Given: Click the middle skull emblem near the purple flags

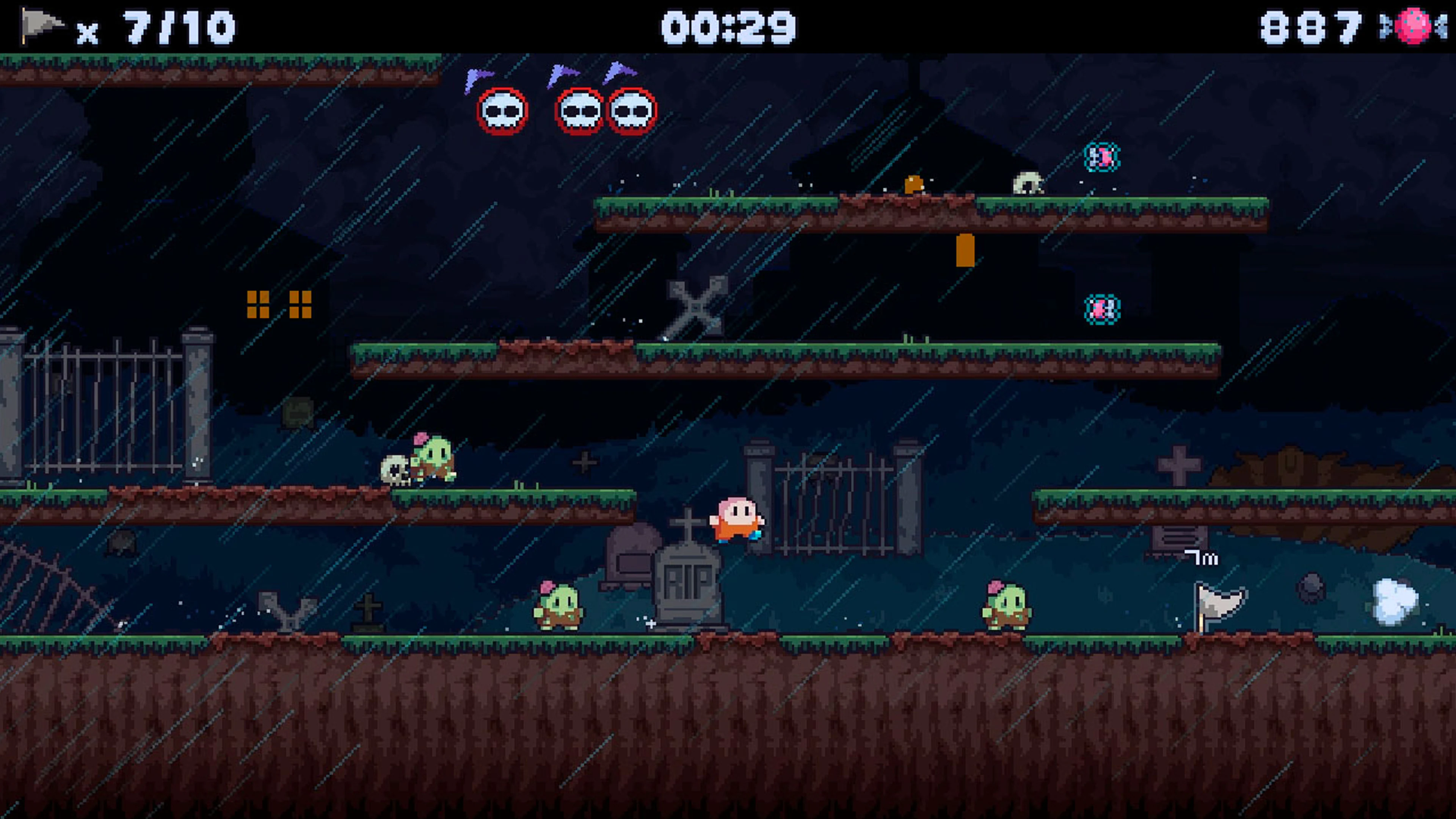Looking at the screenshot, I should click(x=581, y=113).
